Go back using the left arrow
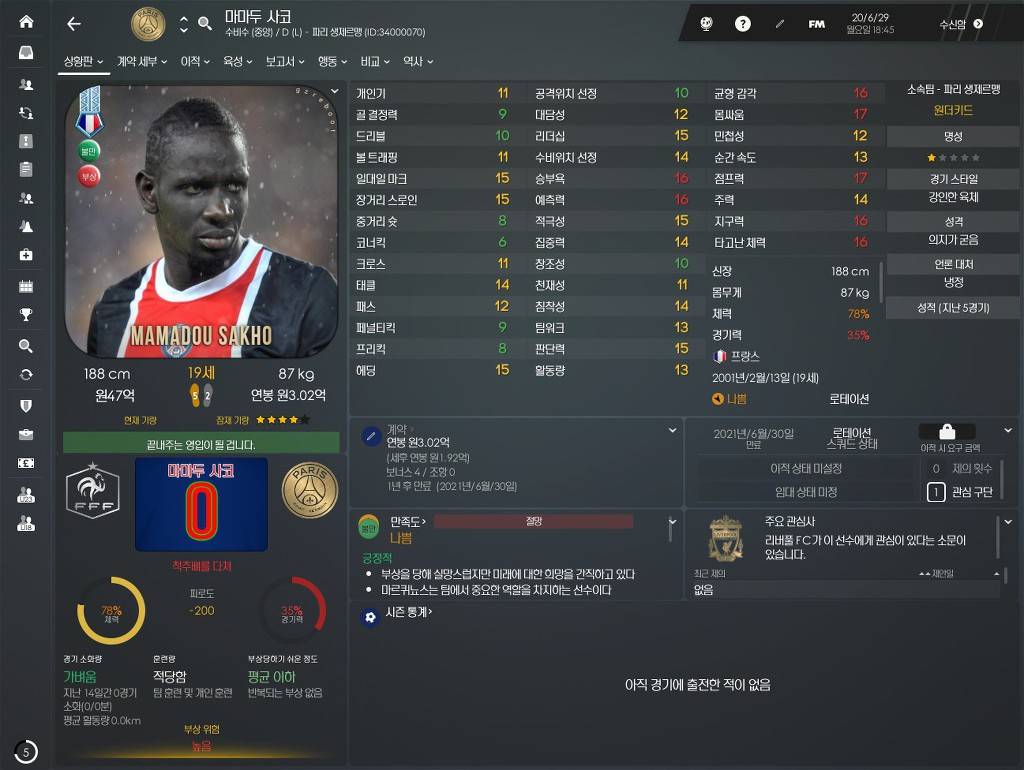This screenshot has width=1024, height=770. pos(73,24)
